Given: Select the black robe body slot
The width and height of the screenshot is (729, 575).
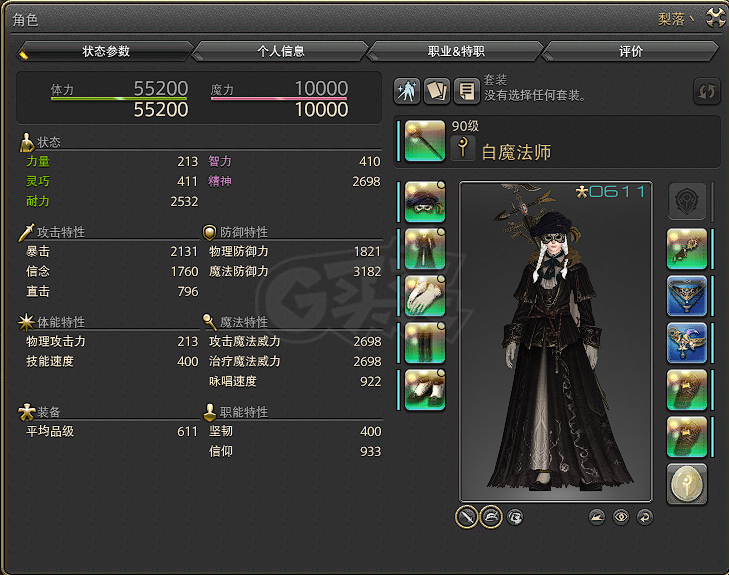Looking at the screenshot, I should [424, 249].
